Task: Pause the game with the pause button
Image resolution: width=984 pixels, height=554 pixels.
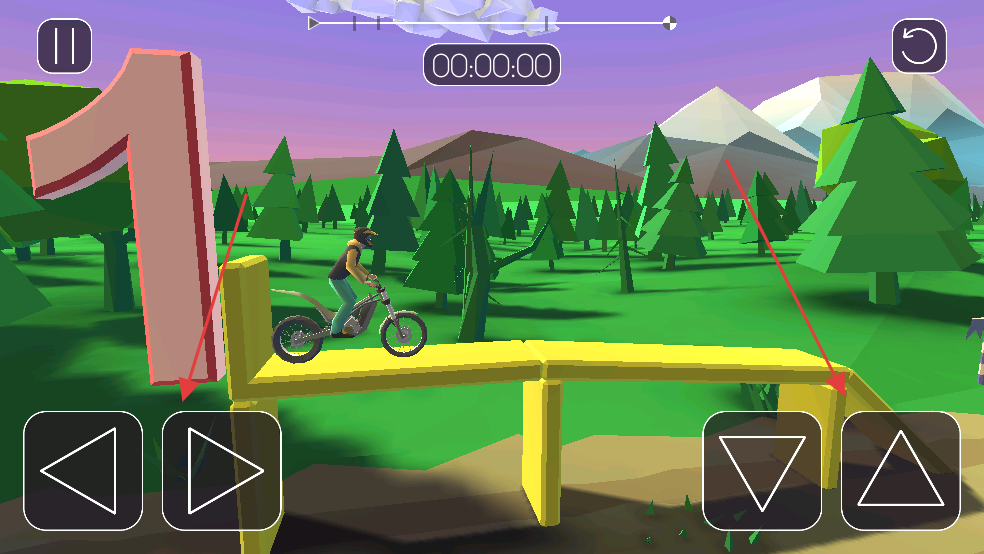Action: (65, 46)
